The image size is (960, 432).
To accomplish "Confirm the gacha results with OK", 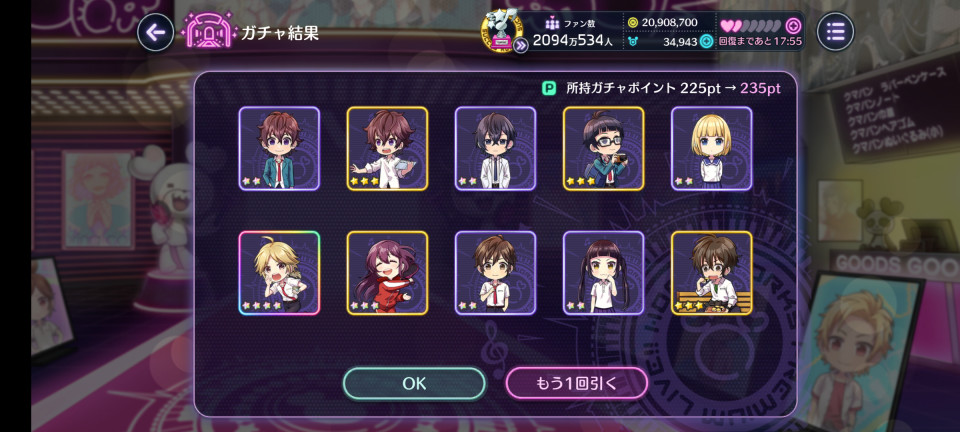I will coord(414,383).
